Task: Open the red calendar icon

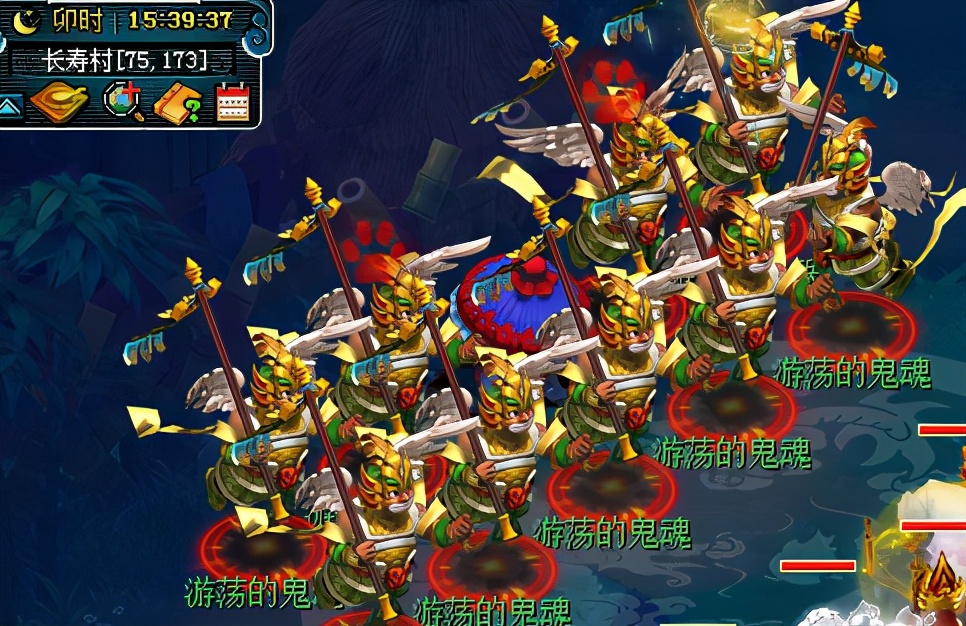Action: [x=232, y=102]
